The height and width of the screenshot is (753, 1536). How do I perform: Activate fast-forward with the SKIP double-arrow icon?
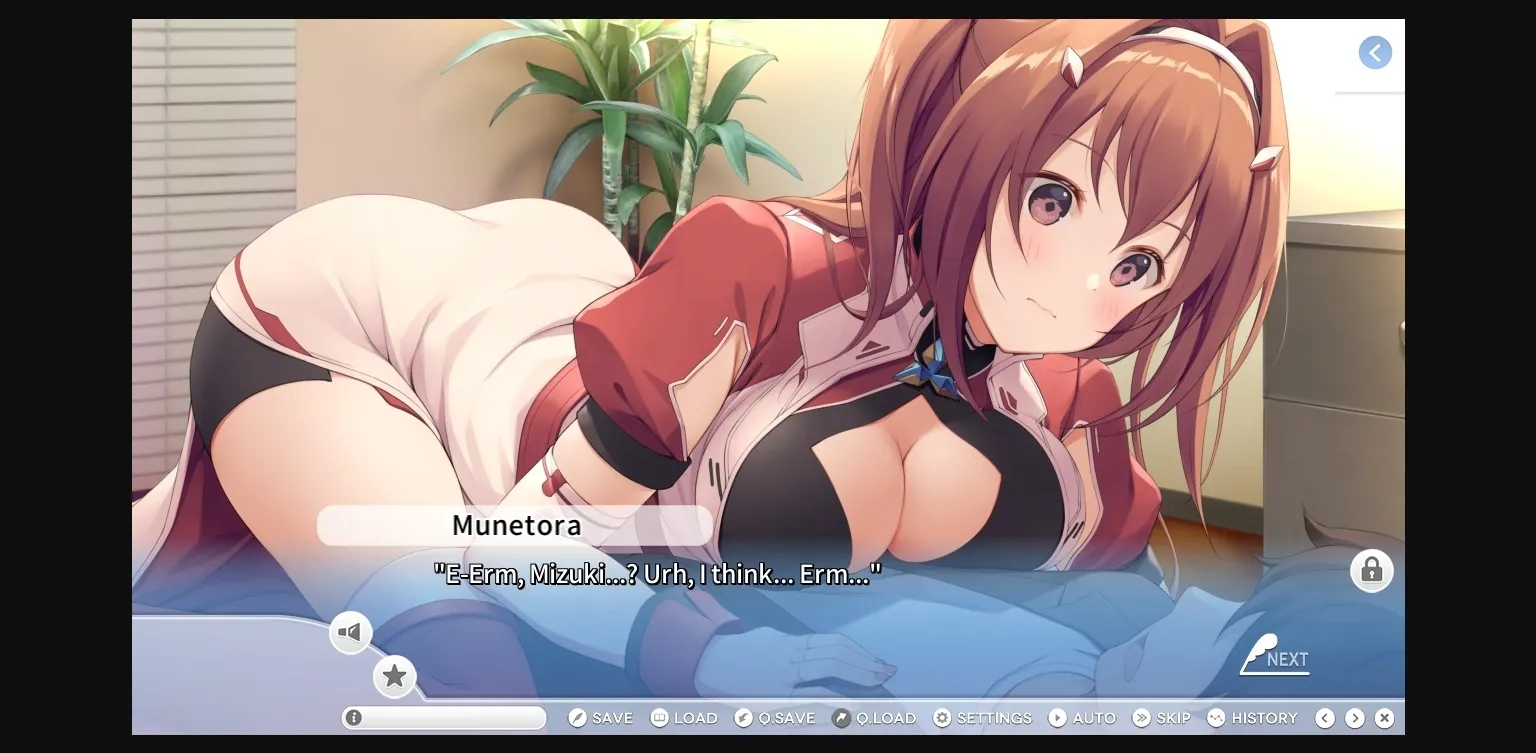pyautogui.click(x=1140, y=717)
